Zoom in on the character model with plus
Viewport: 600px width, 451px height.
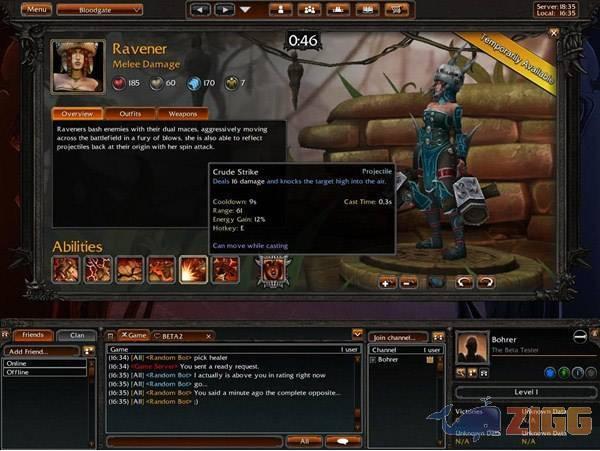click(387, 283)
